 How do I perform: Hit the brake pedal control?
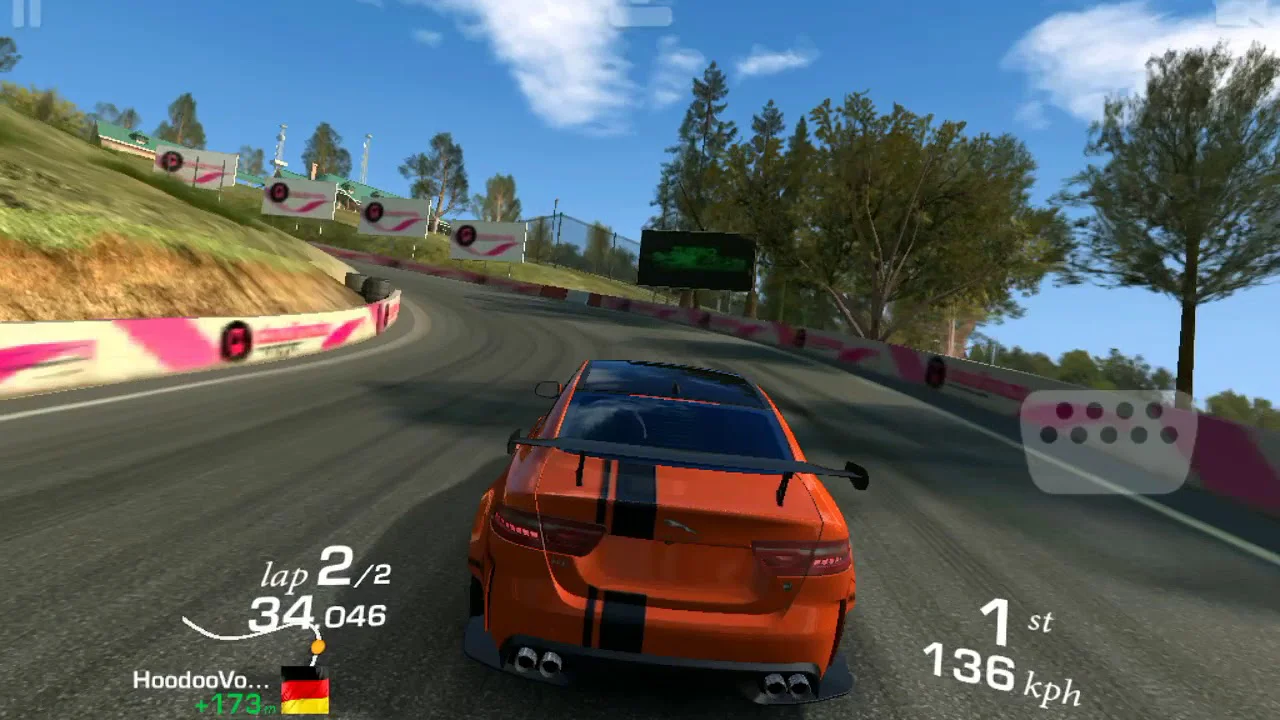click(1108, 441)
